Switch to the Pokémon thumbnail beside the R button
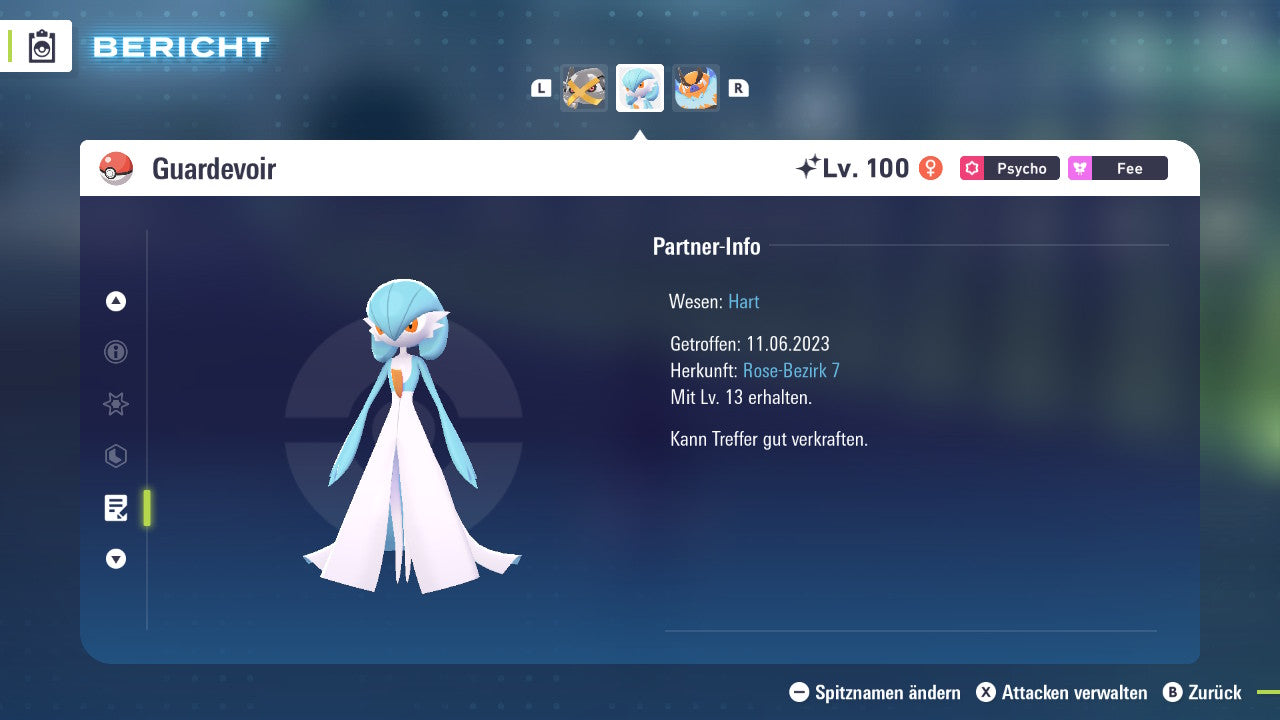This screenshot has width=1280, height=720. pos(696,88)
